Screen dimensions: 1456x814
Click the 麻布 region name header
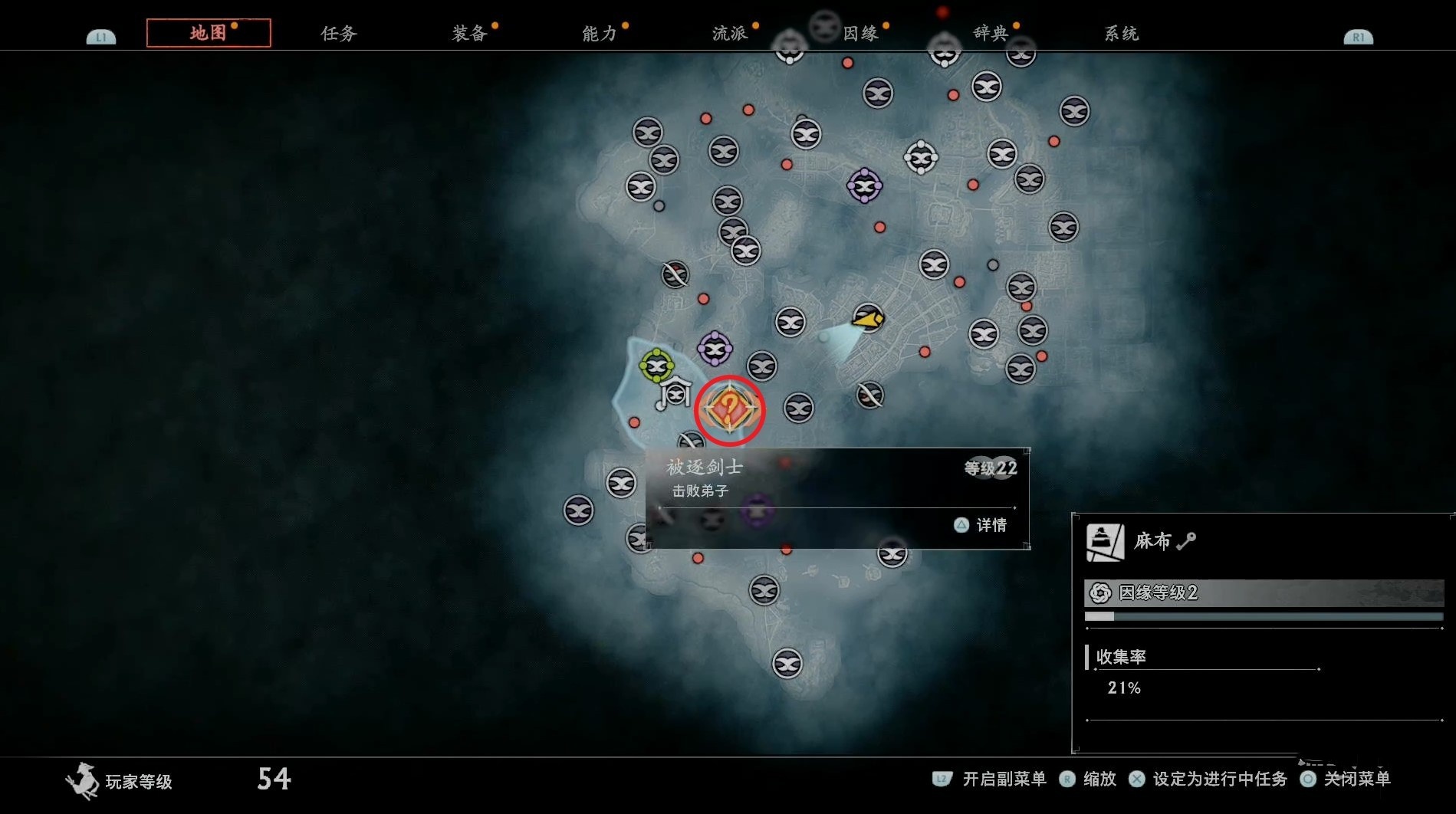[x=1152, y=541]
